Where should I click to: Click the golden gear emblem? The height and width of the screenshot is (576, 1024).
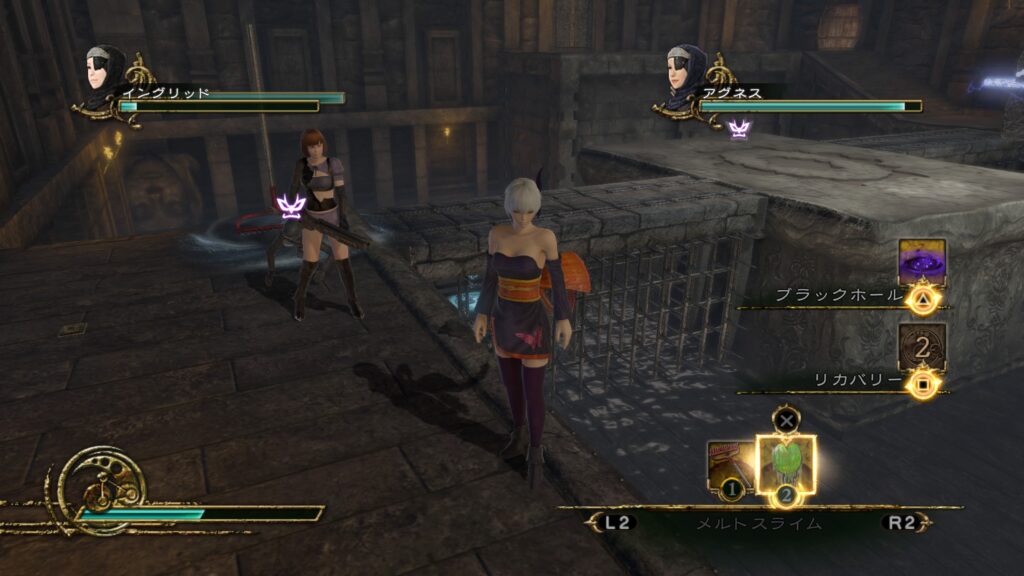click(x=101, y=487)
